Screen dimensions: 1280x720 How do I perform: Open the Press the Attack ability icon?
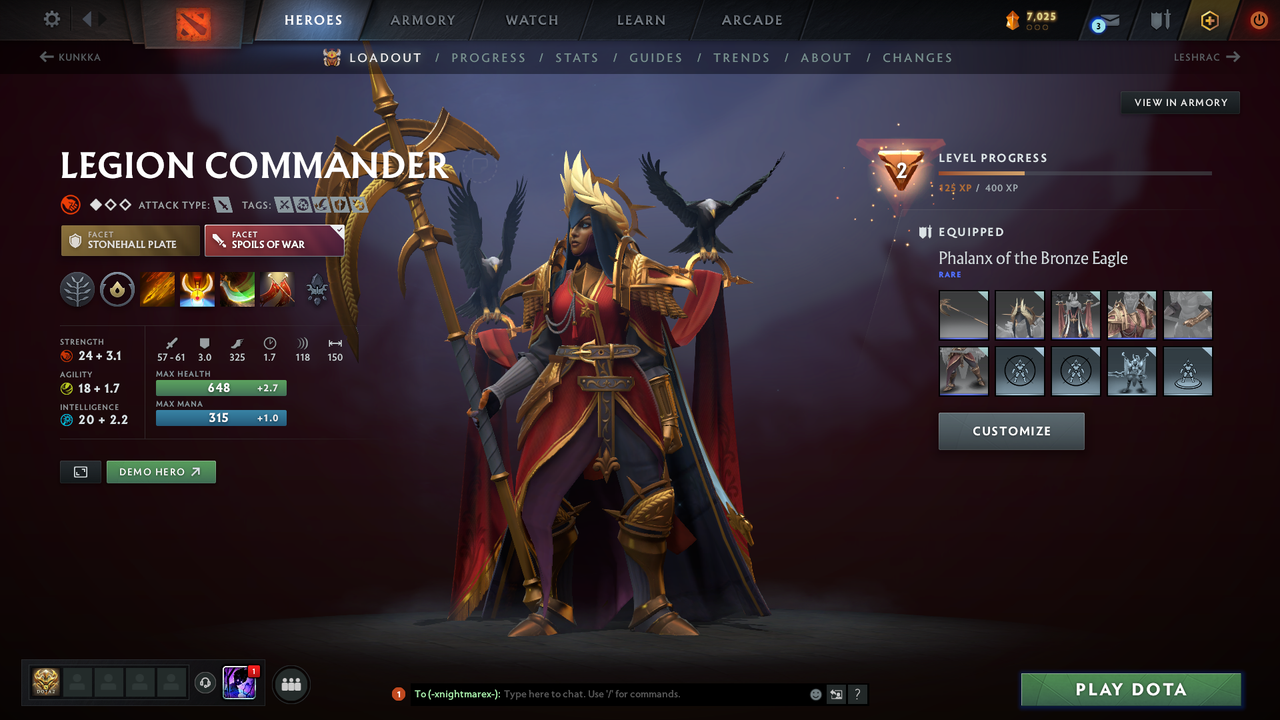[196, 289]
